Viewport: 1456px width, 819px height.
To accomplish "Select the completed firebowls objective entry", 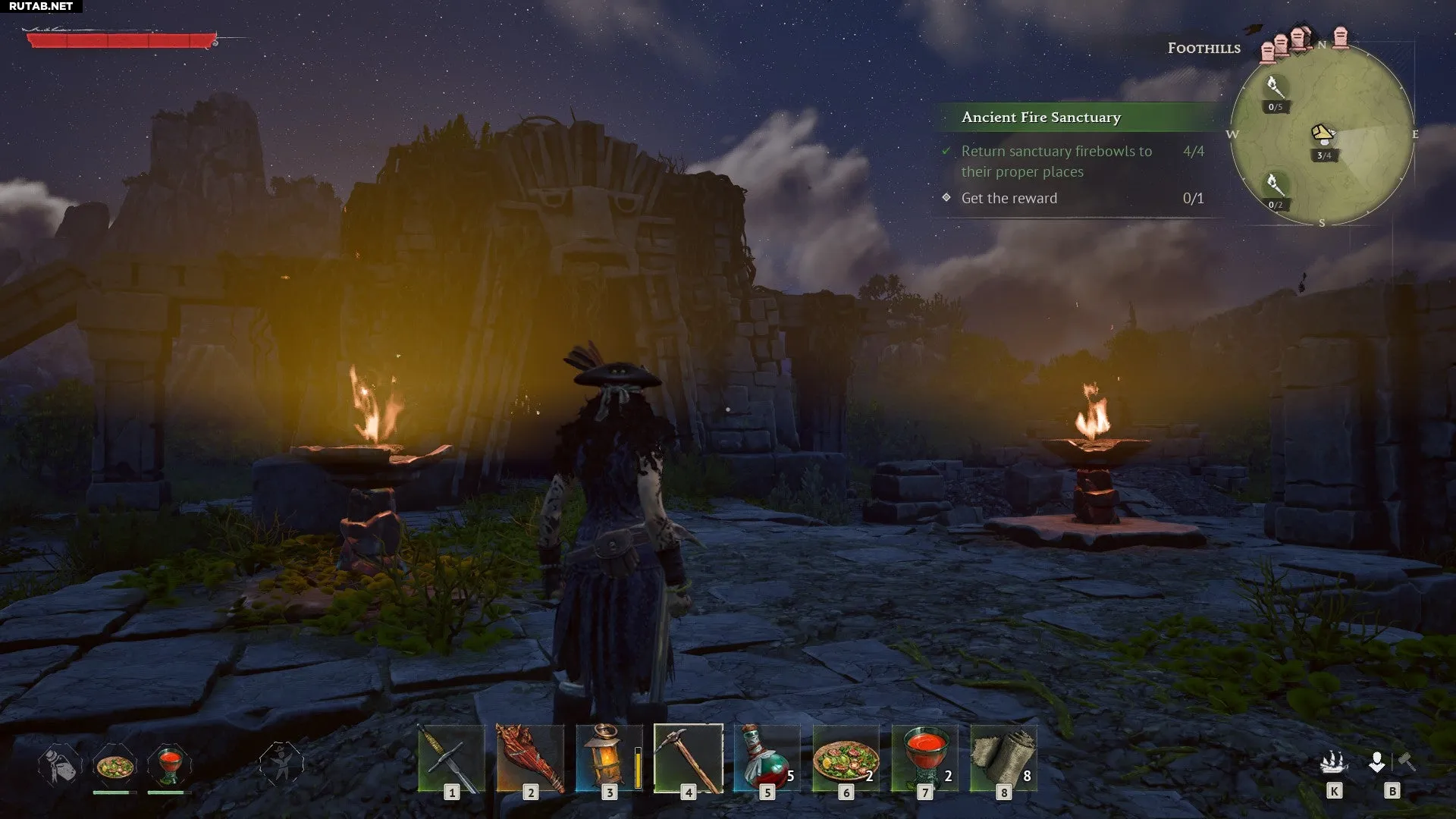I will [x=1056, y=162].
